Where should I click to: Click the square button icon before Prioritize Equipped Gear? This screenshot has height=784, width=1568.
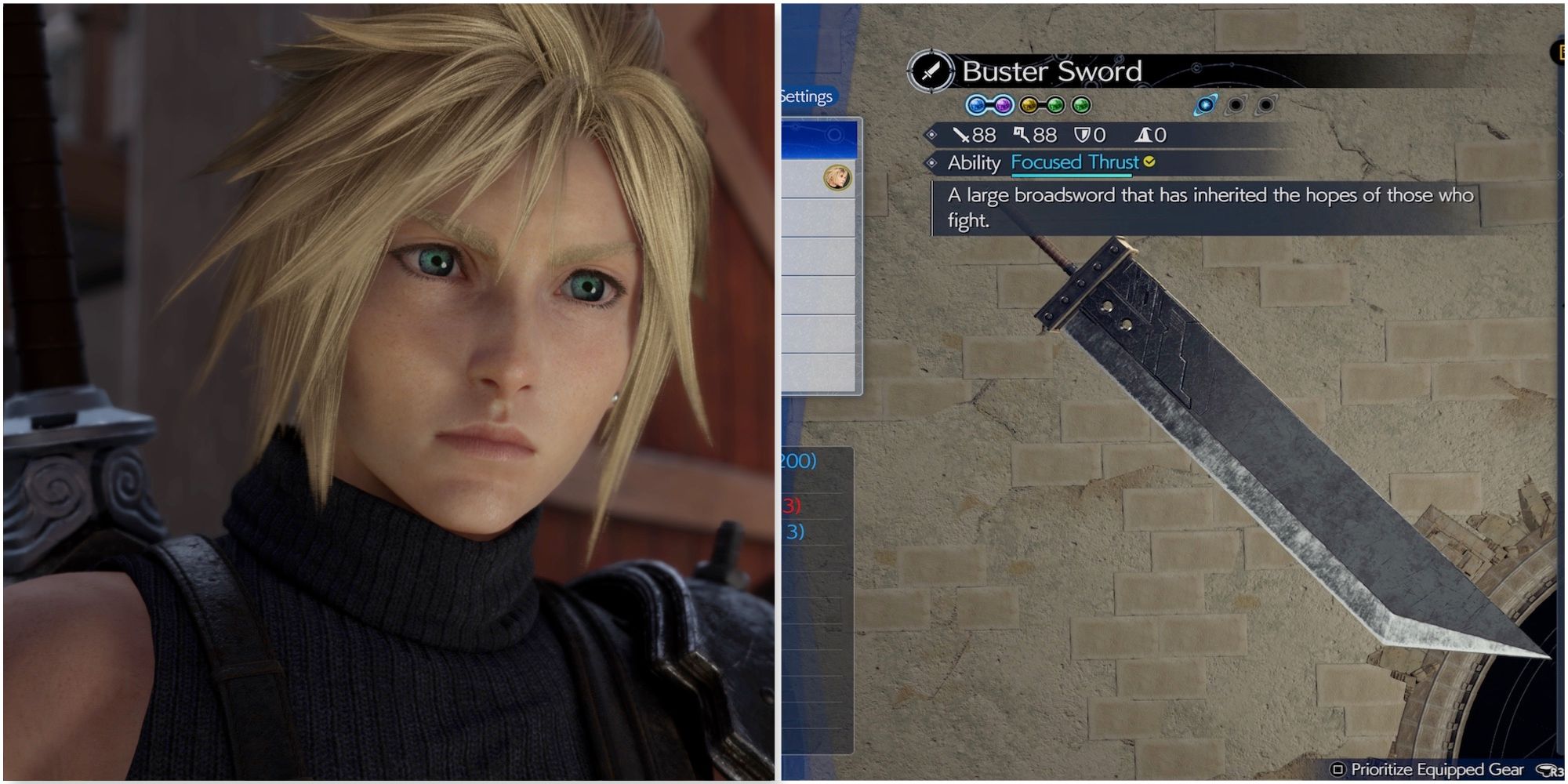click(1339, 768)
